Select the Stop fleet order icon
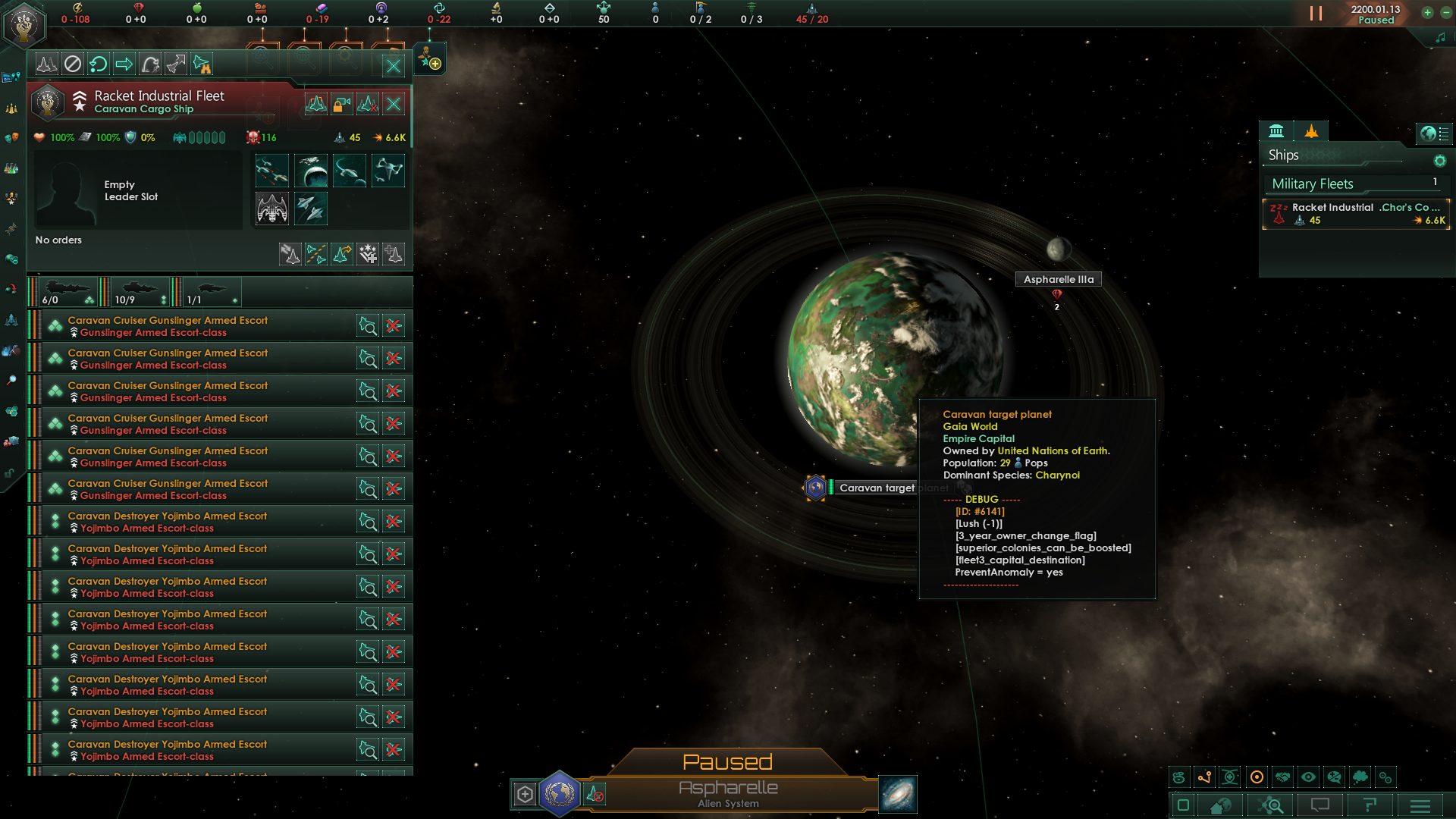Screen dimensions: 1456x819 (x=72, y=64)
